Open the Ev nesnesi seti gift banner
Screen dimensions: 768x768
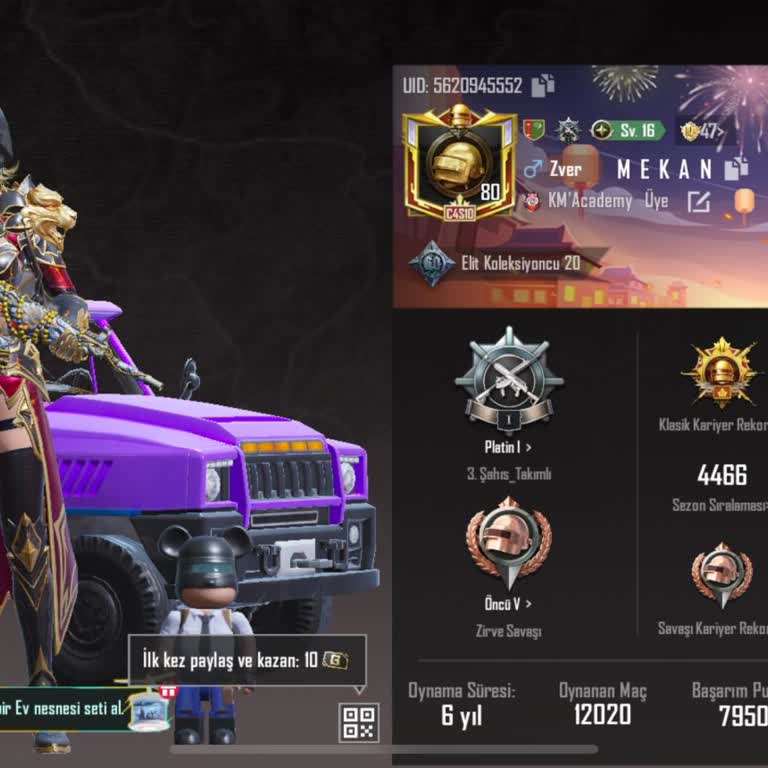tap(85, 708)
